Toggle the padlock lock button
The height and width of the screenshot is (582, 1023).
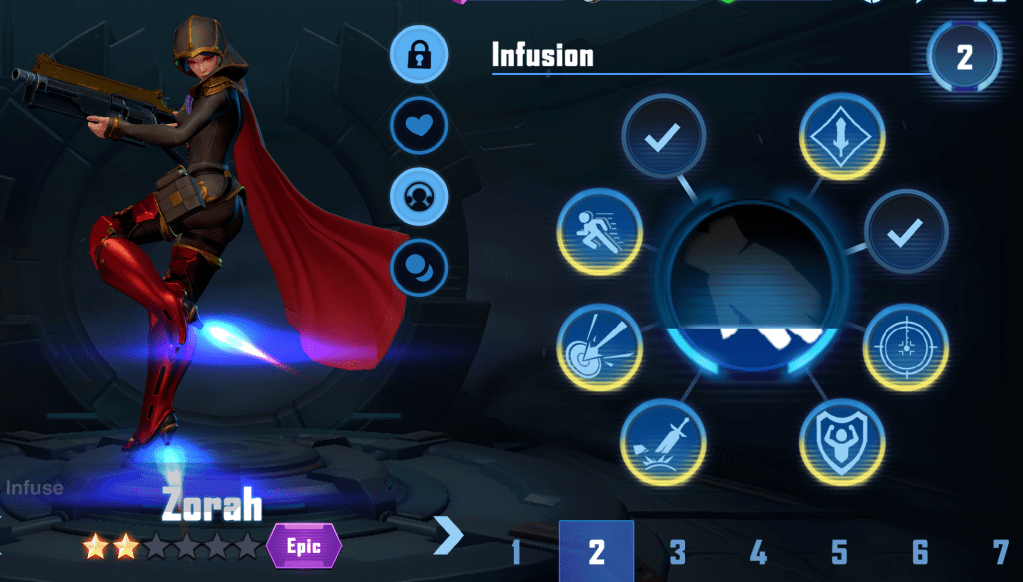pos(418,55)
